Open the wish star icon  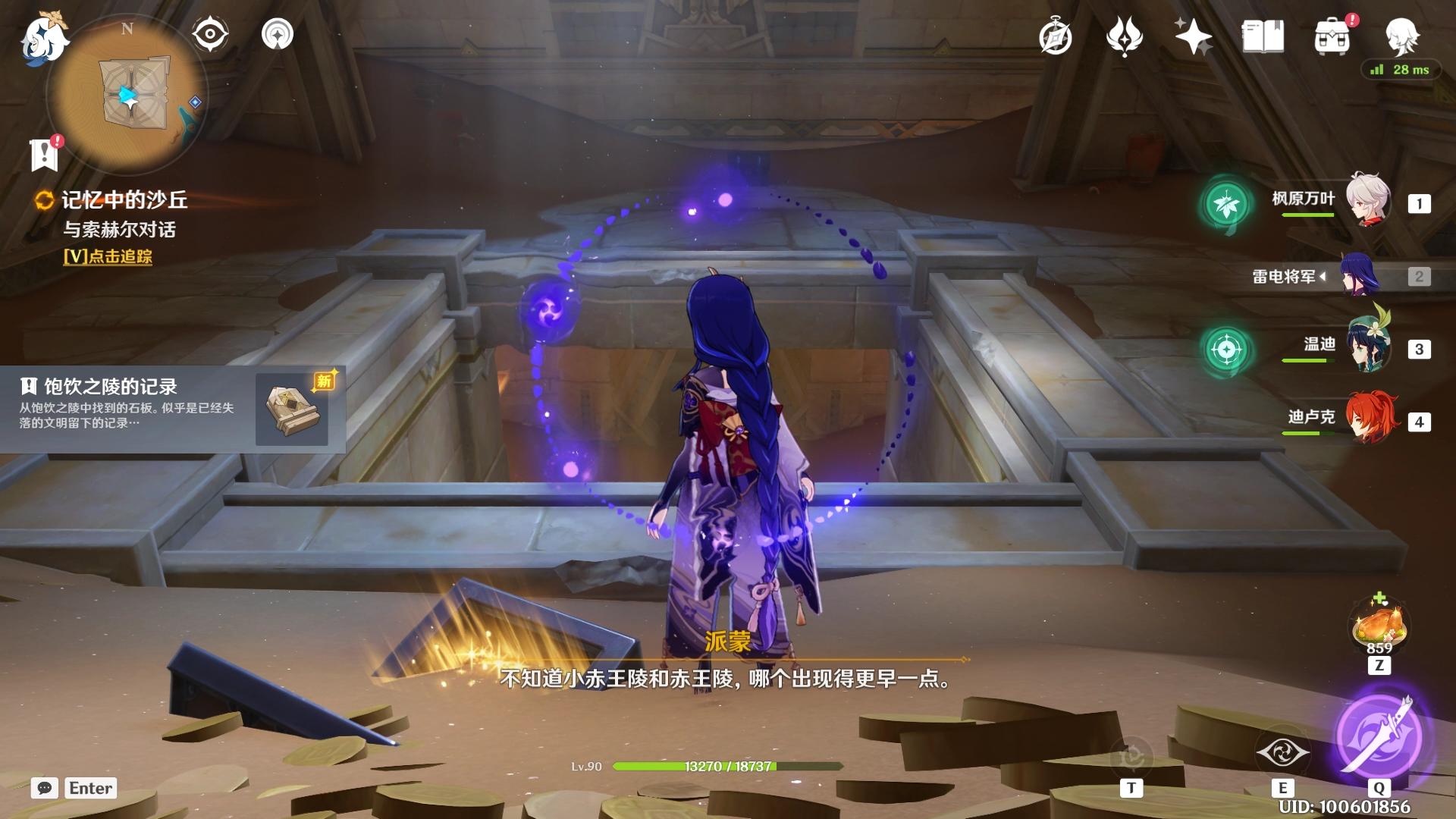point(1193,36)
